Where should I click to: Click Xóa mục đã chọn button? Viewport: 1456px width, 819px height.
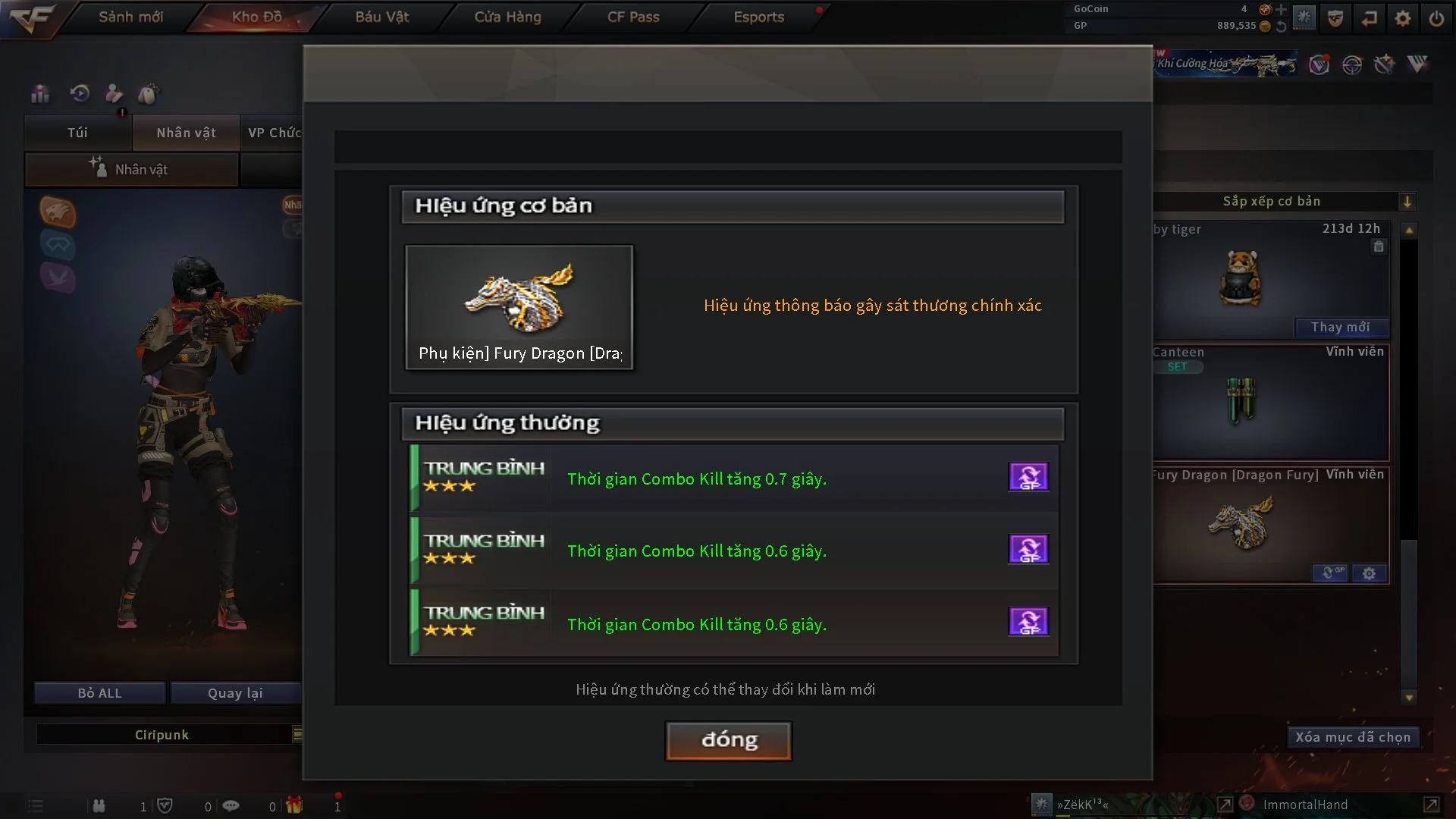(1352, 737)
